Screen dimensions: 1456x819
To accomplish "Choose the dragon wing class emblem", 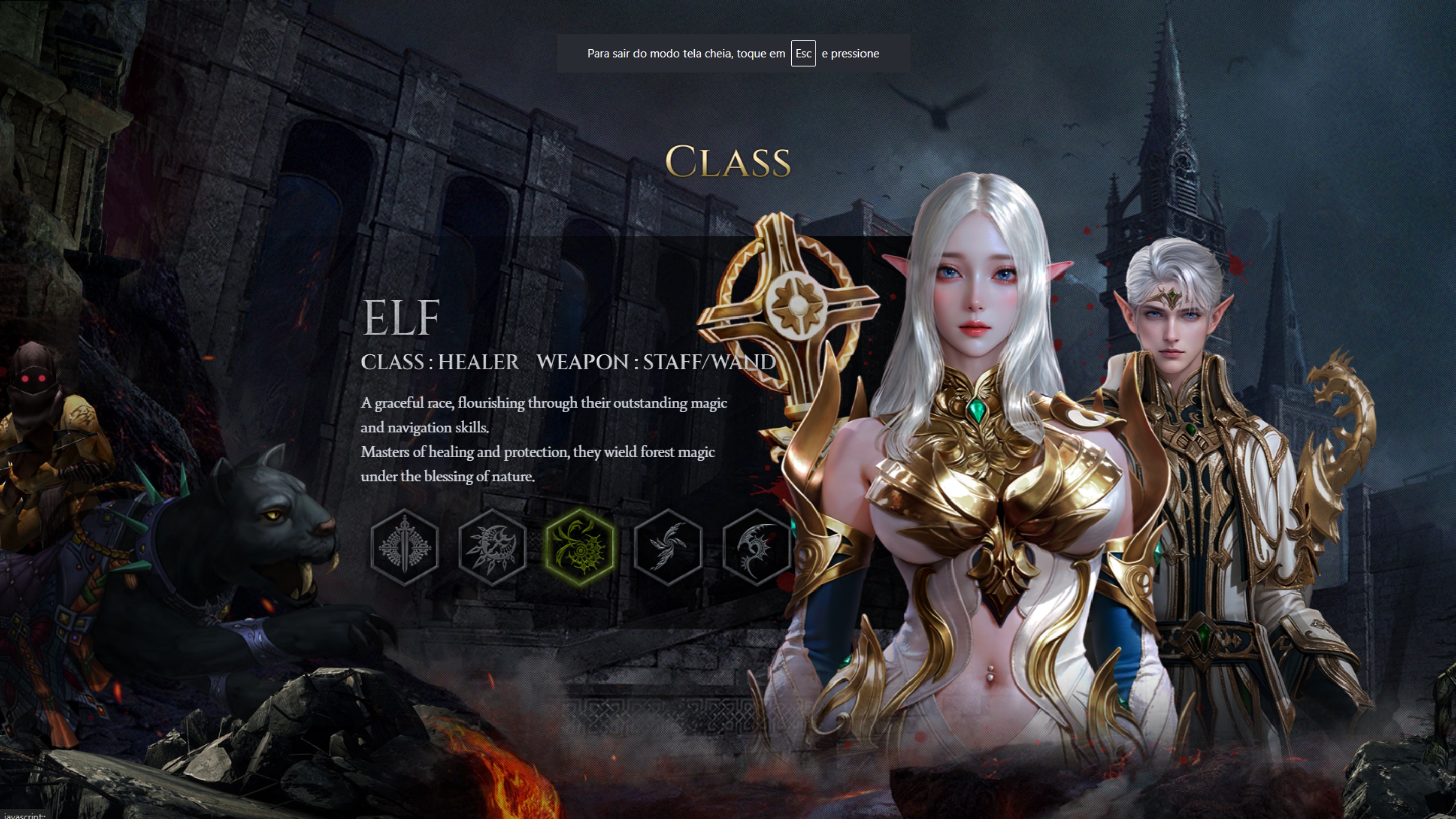I will pos(756,547).
